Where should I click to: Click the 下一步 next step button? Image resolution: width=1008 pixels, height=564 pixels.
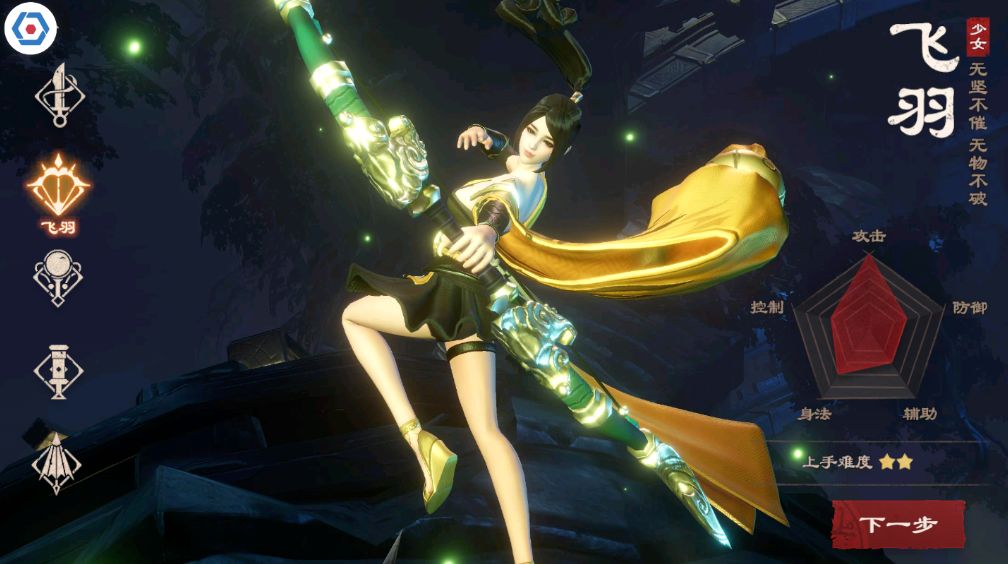click(x=898, y=524)
